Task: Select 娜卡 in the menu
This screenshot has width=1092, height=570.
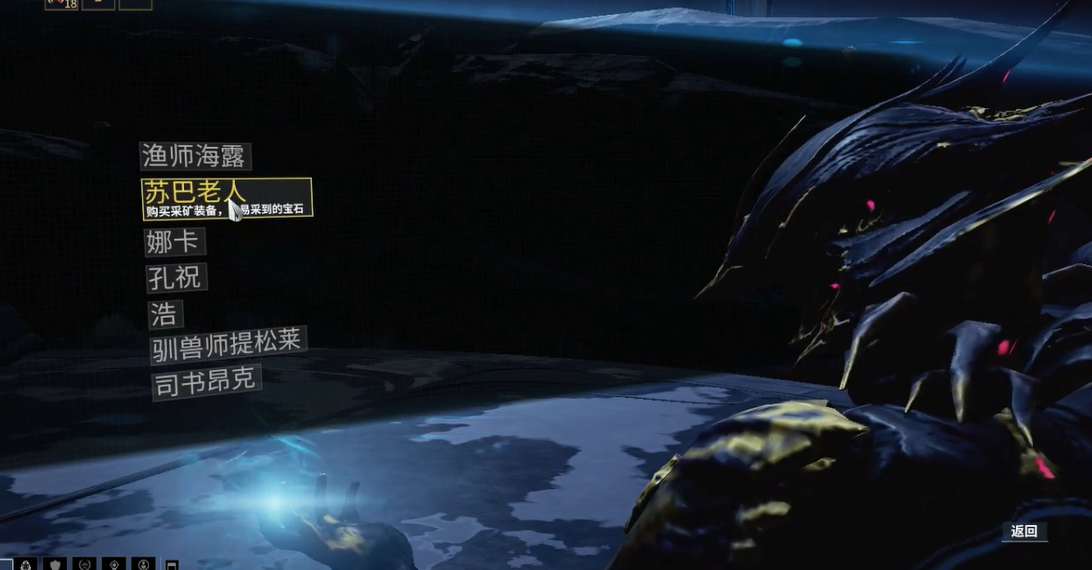Action: coord(175,242)
